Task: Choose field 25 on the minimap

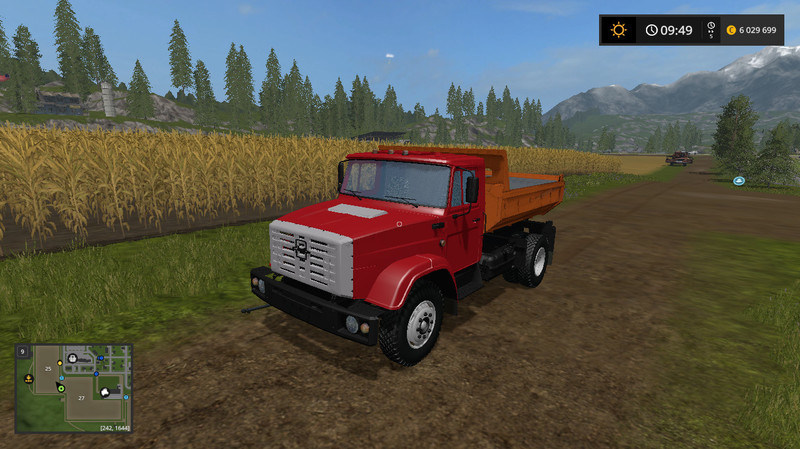Action: click(x=46, y=370)
